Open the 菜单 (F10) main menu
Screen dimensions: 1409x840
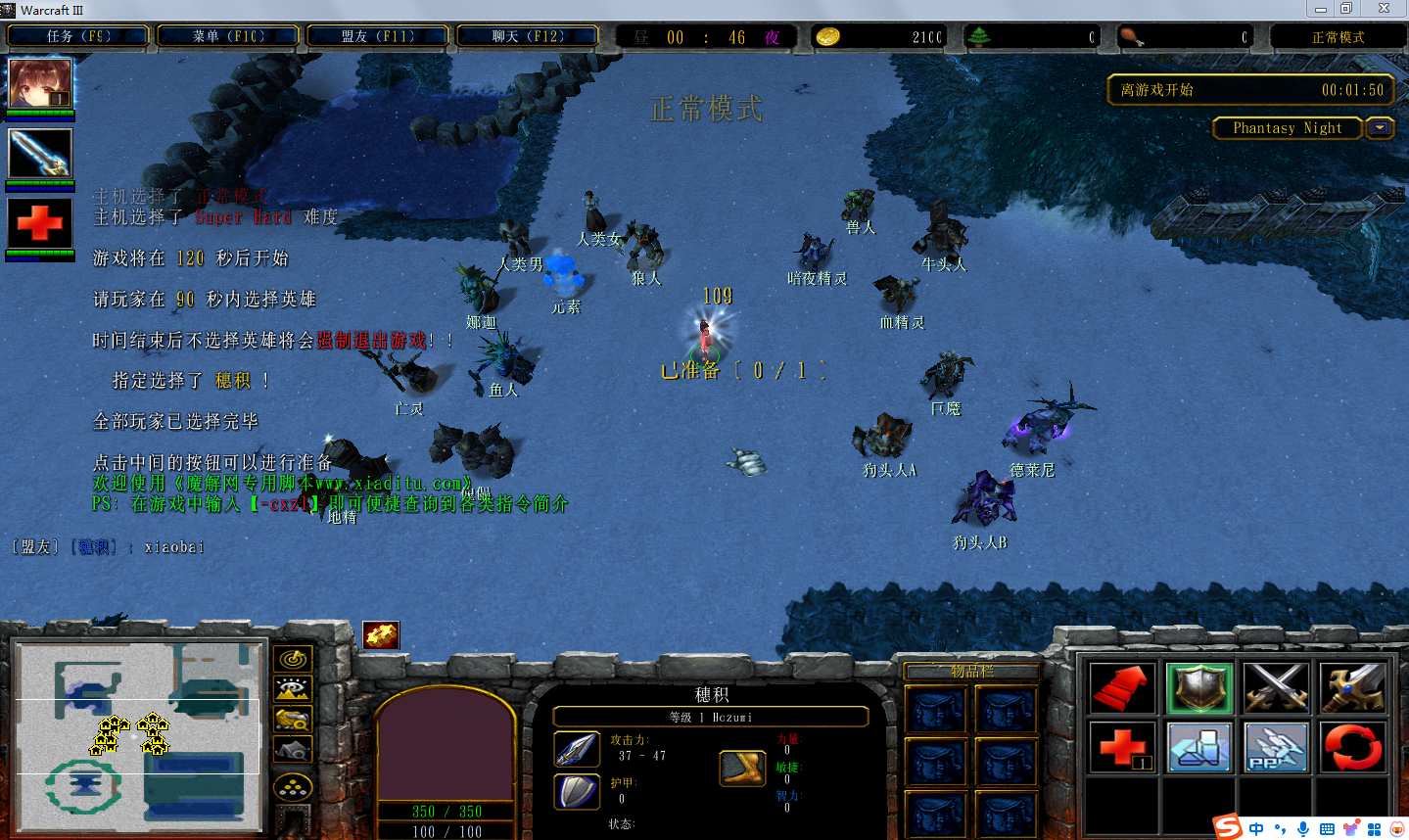tap(228, 36)
